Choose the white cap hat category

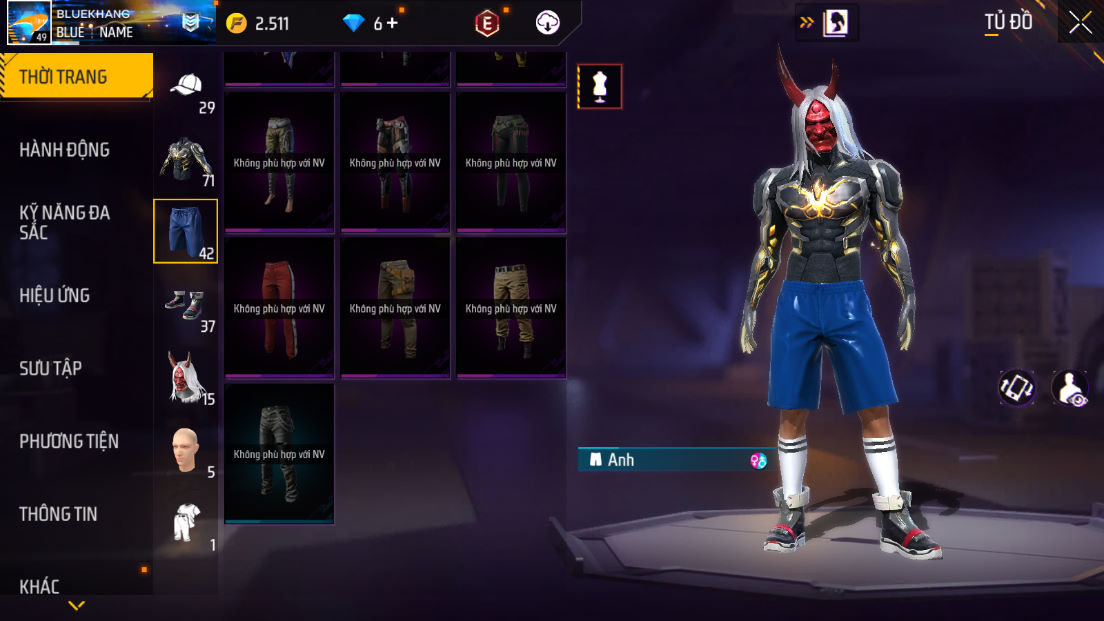click(186, 88)
